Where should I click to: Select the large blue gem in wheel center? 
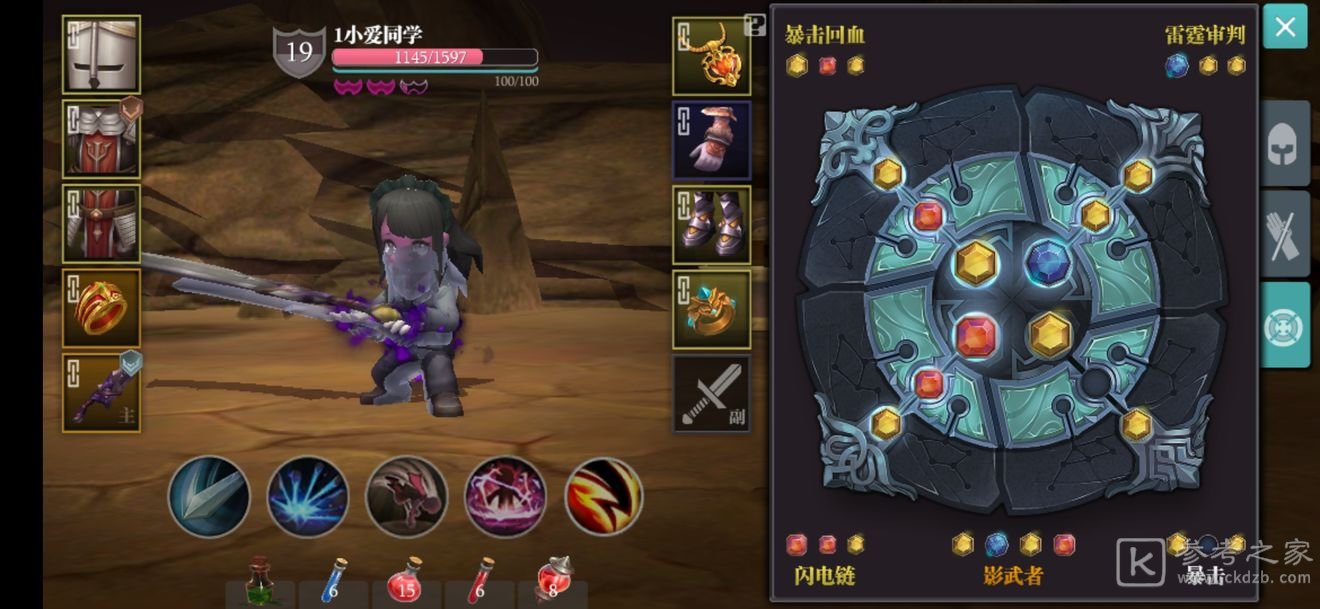point(1048,264)
